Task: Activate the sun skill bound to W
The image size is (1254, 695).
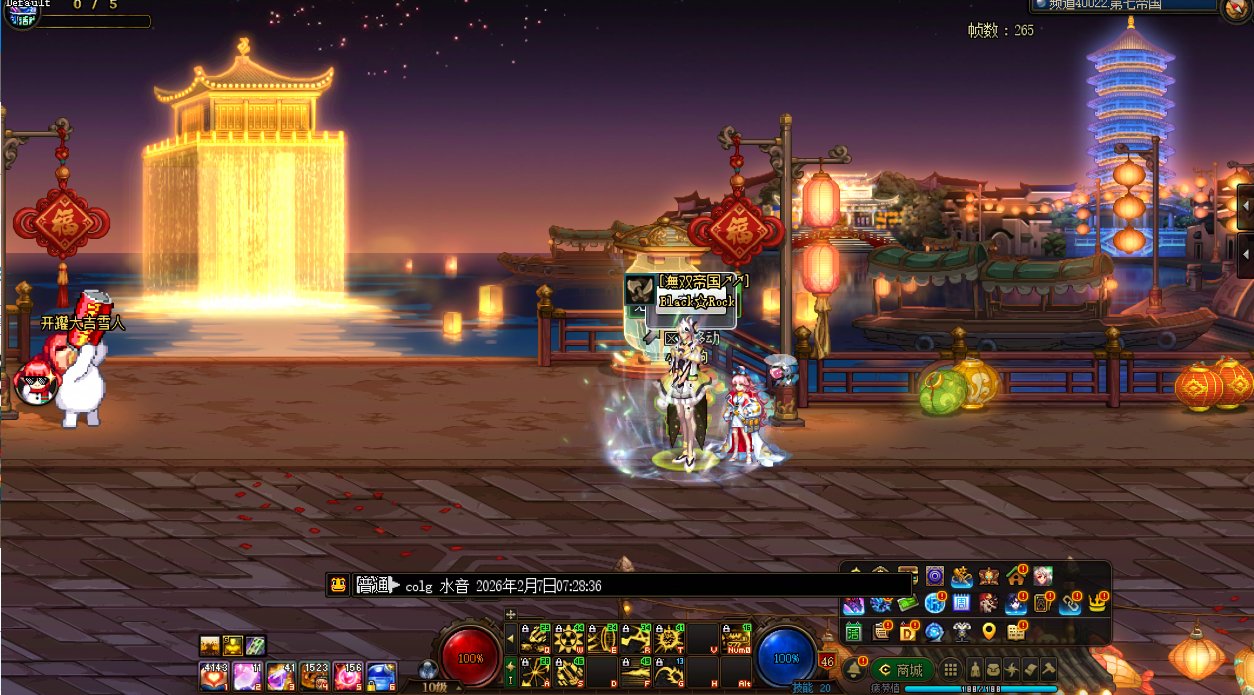Action: (569, 638)
